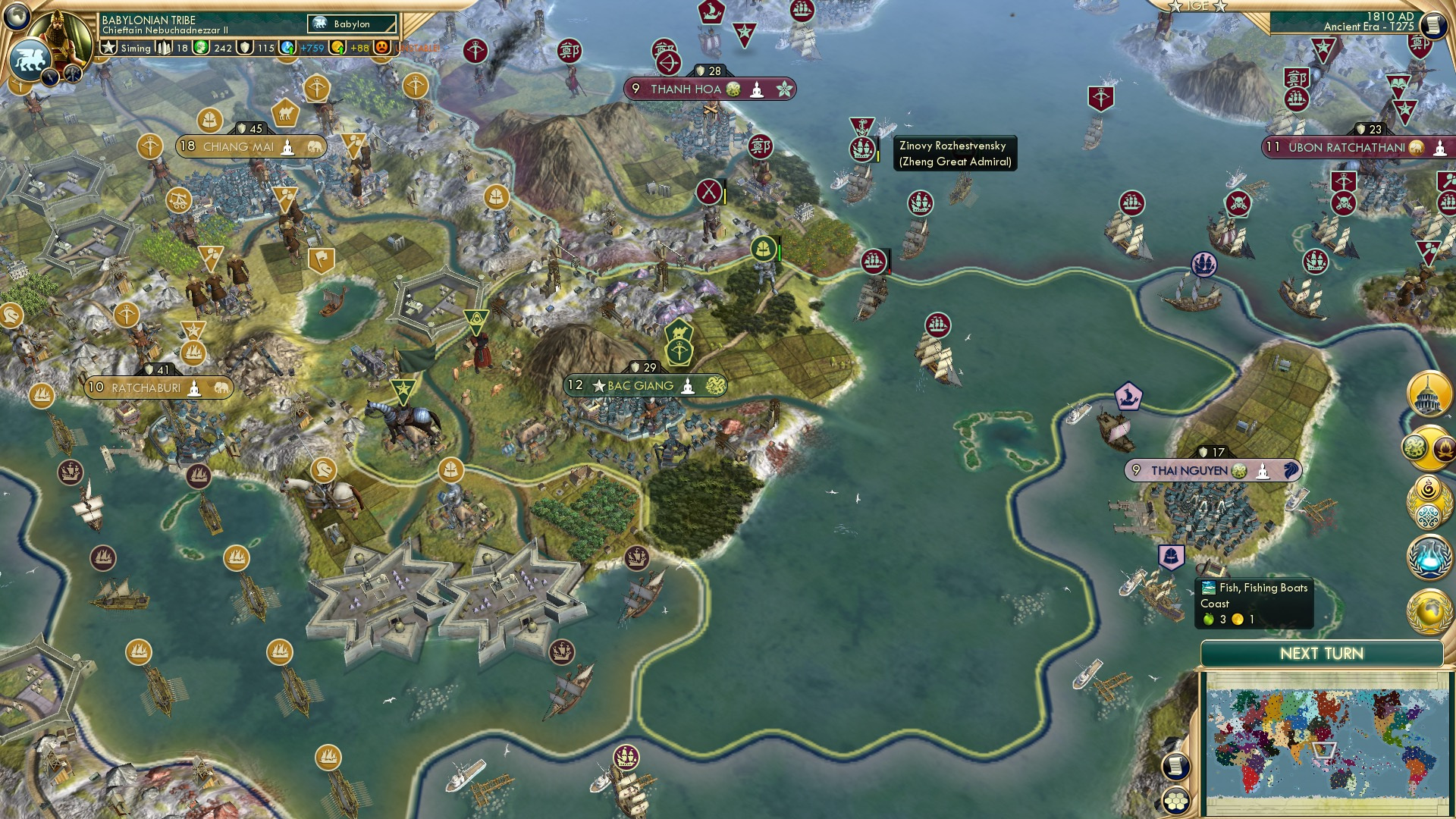Open the Diplomacy globe icon
Viewport: 1456px width, 819px height.
[1429, 610]
